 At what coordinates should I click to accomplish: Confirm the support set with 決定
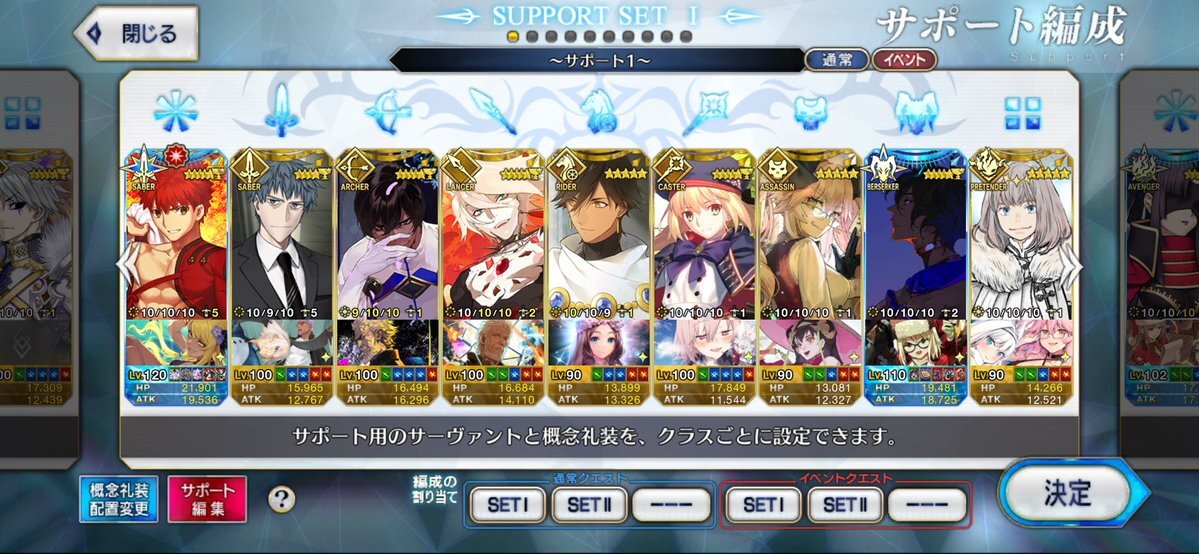coord(1066,493)
